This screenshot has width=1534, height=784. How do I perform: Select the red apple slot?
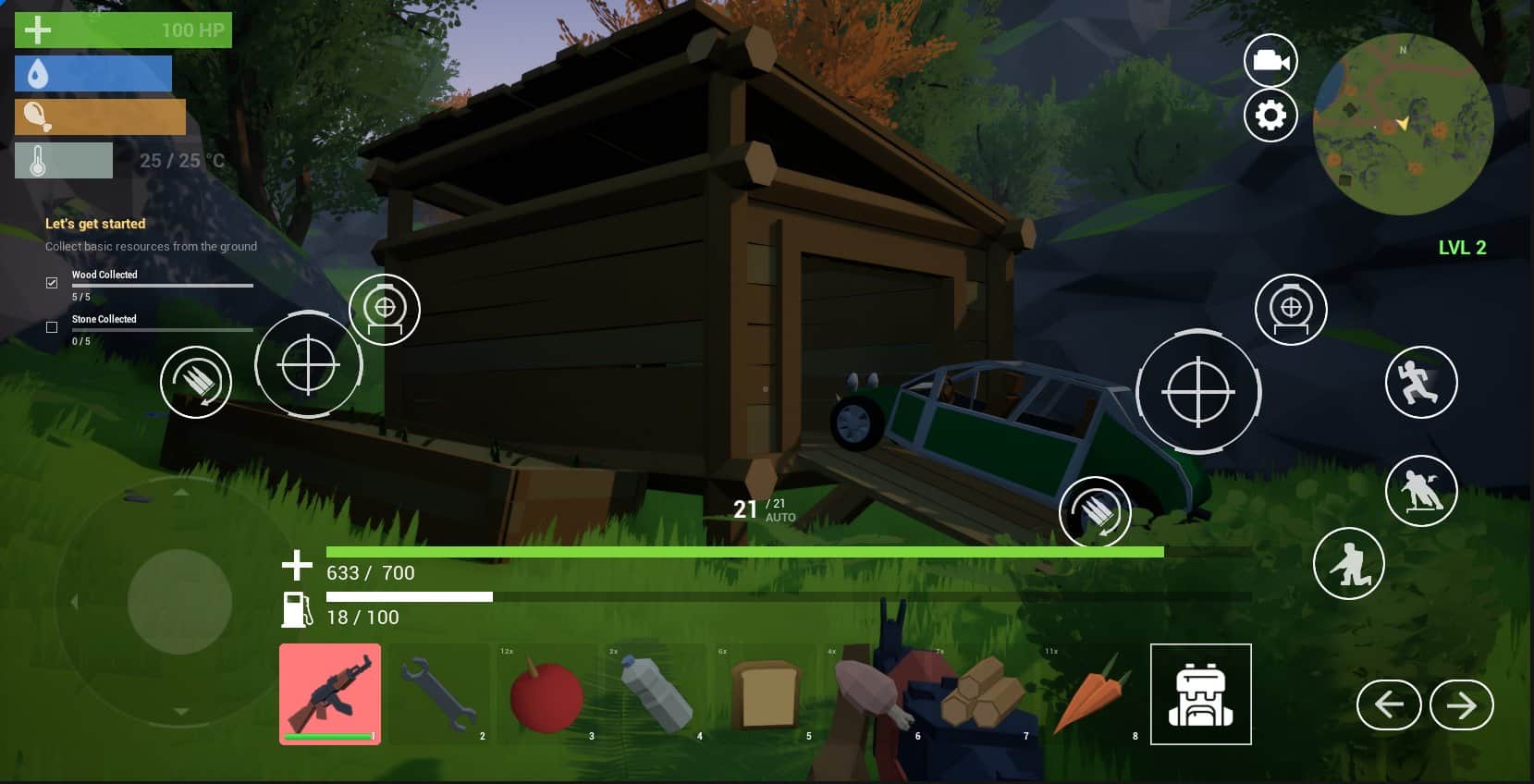[546, 694]
